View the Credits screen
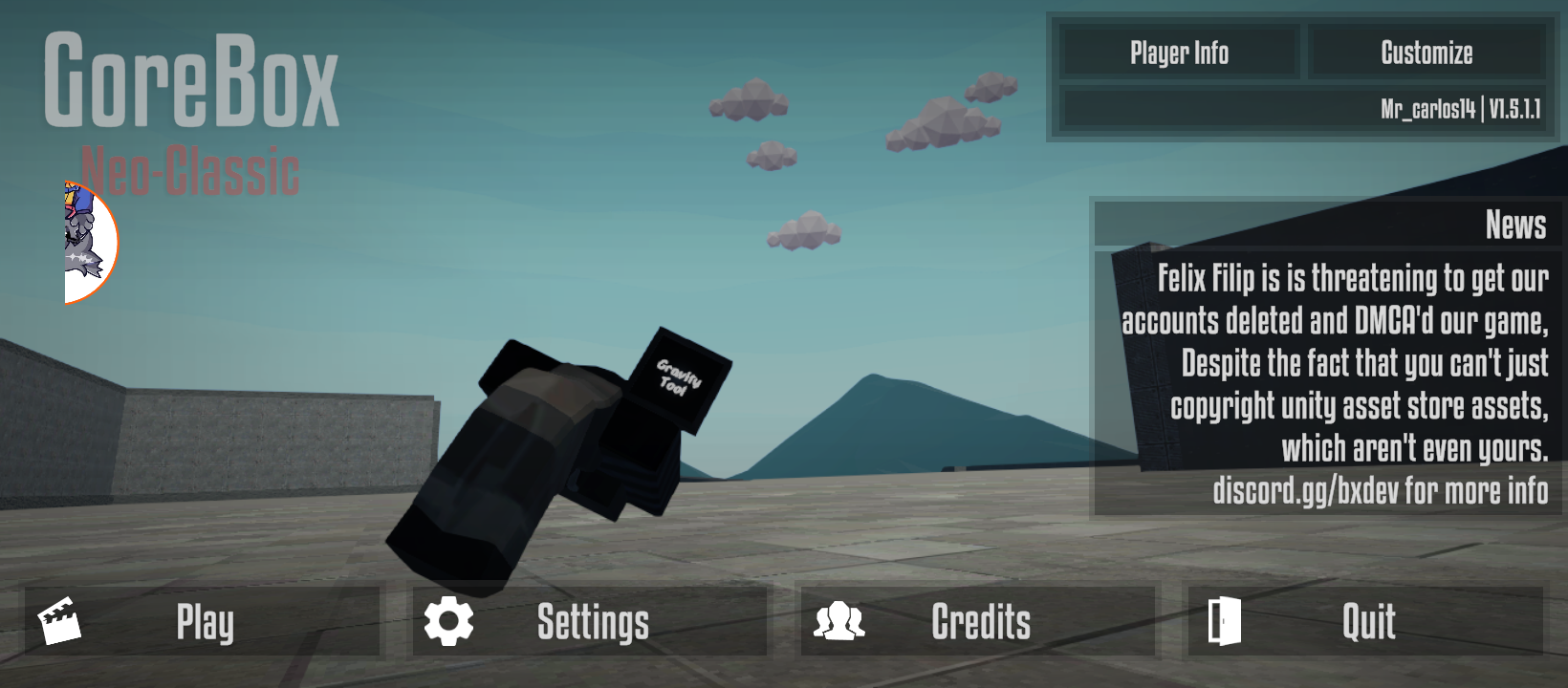 tap(977, 622)
